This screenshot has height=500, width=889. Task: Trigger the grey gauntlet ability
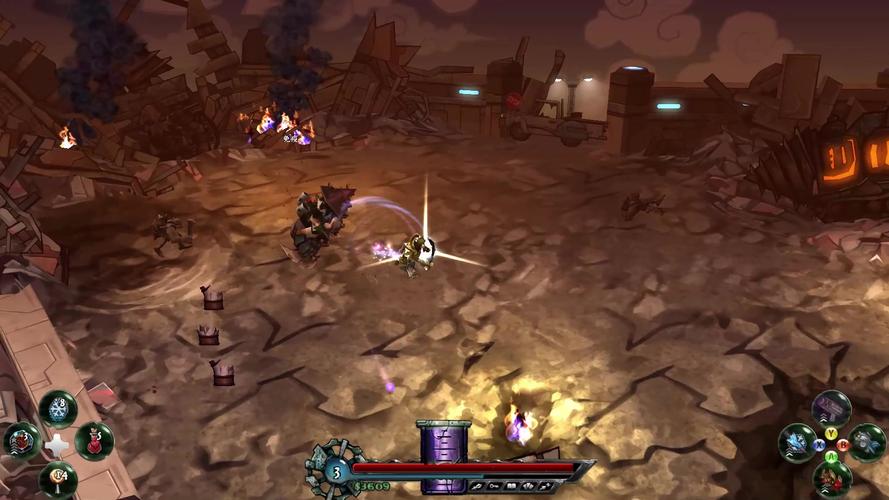tap(866, 442)
